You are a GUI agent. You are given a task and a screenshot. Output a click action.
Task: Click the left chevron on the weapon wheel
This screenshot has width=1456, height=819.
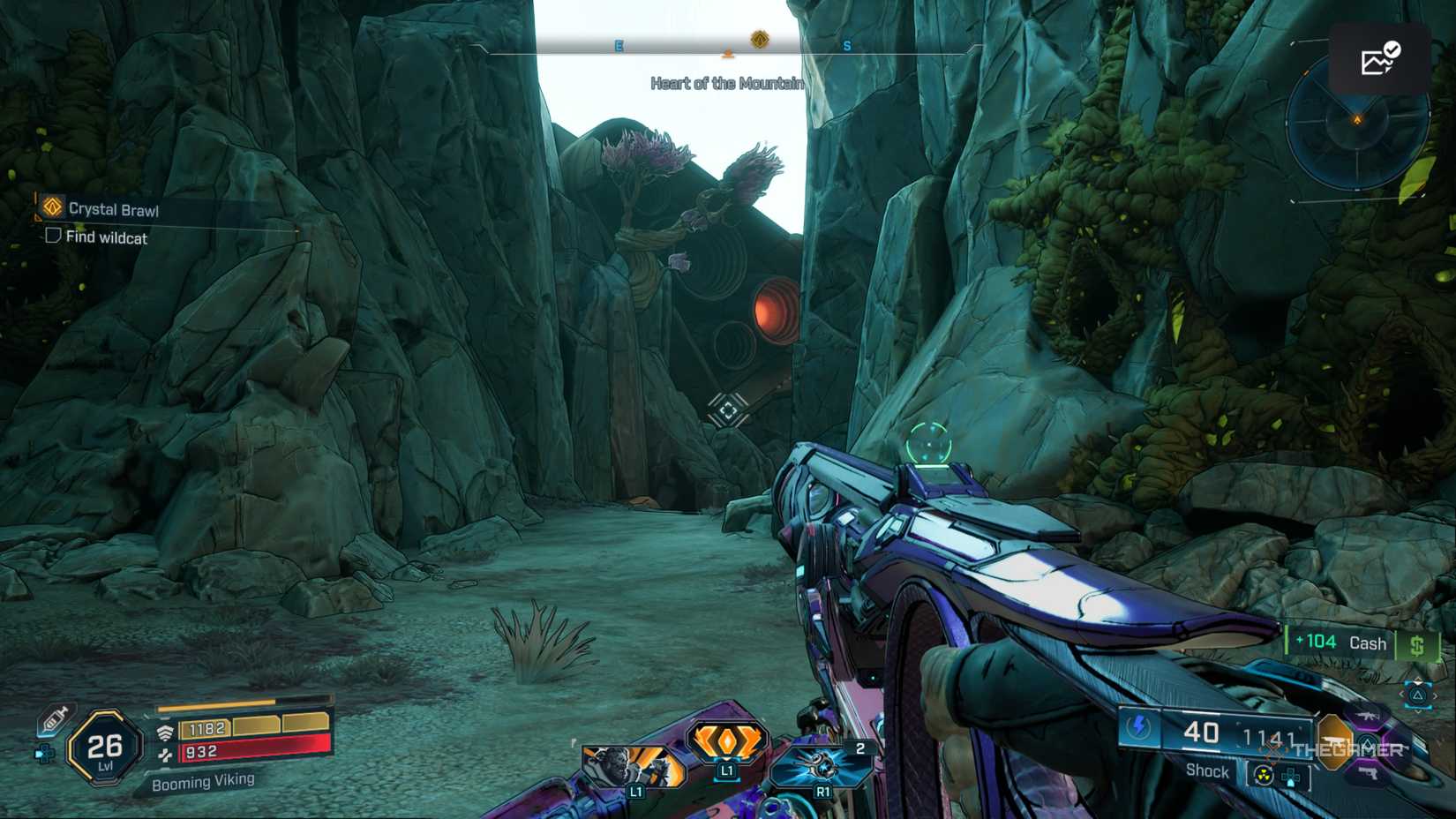point(1402,694)
